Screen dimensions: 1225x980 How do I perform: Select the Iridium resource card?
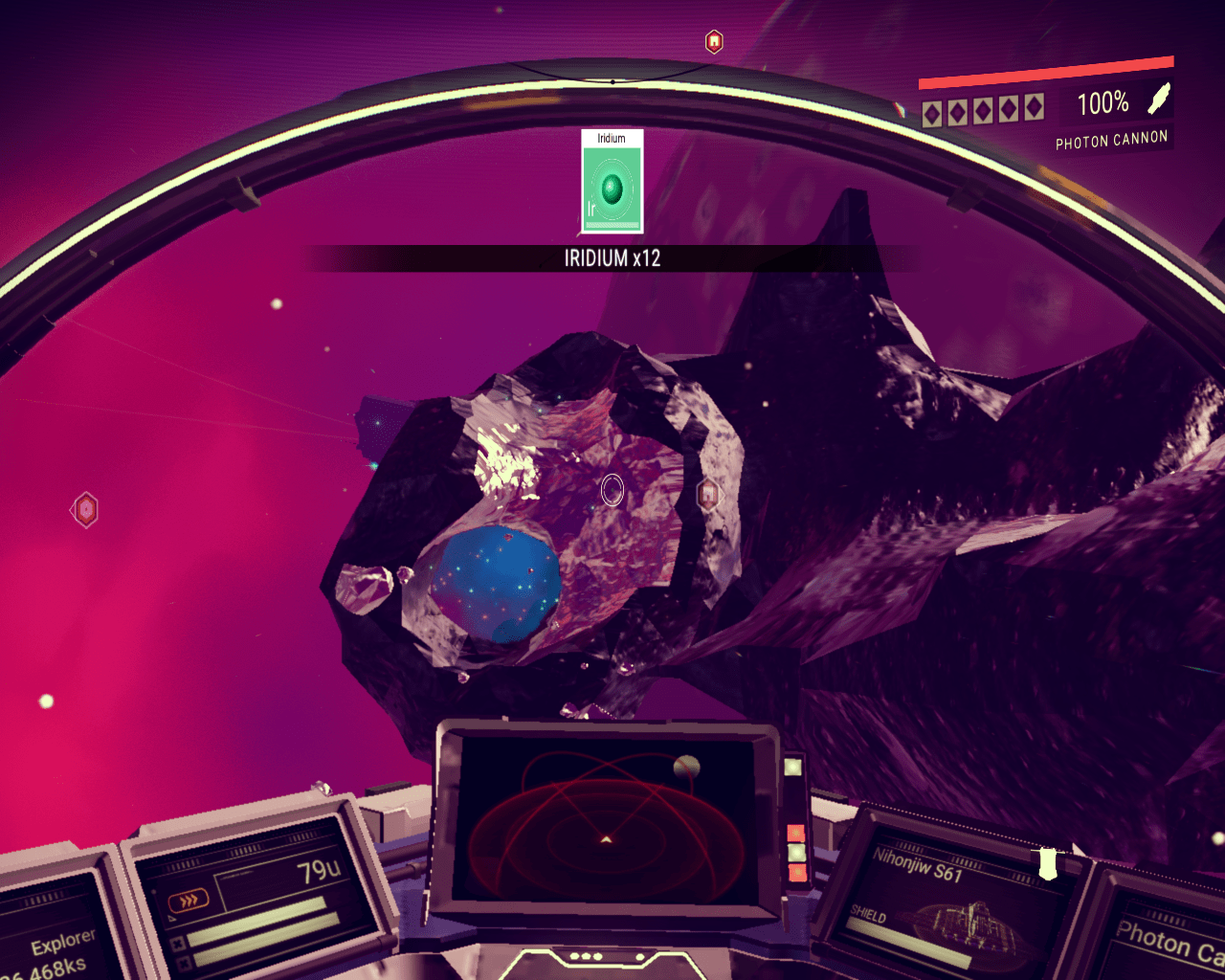[612, 182]
